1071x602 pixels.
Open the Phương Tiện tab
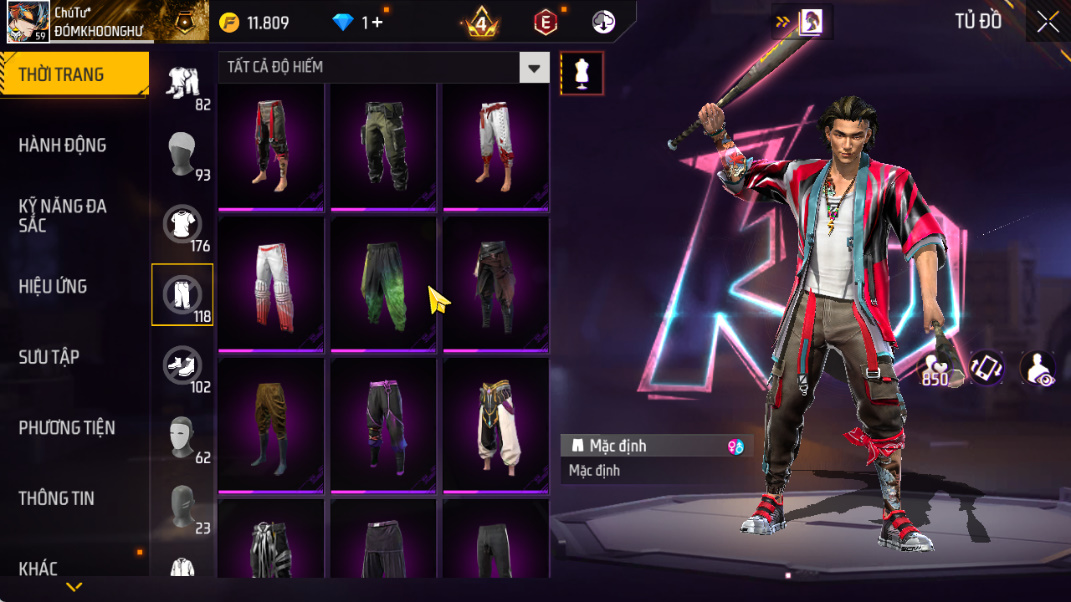click(x=67, y=428)
